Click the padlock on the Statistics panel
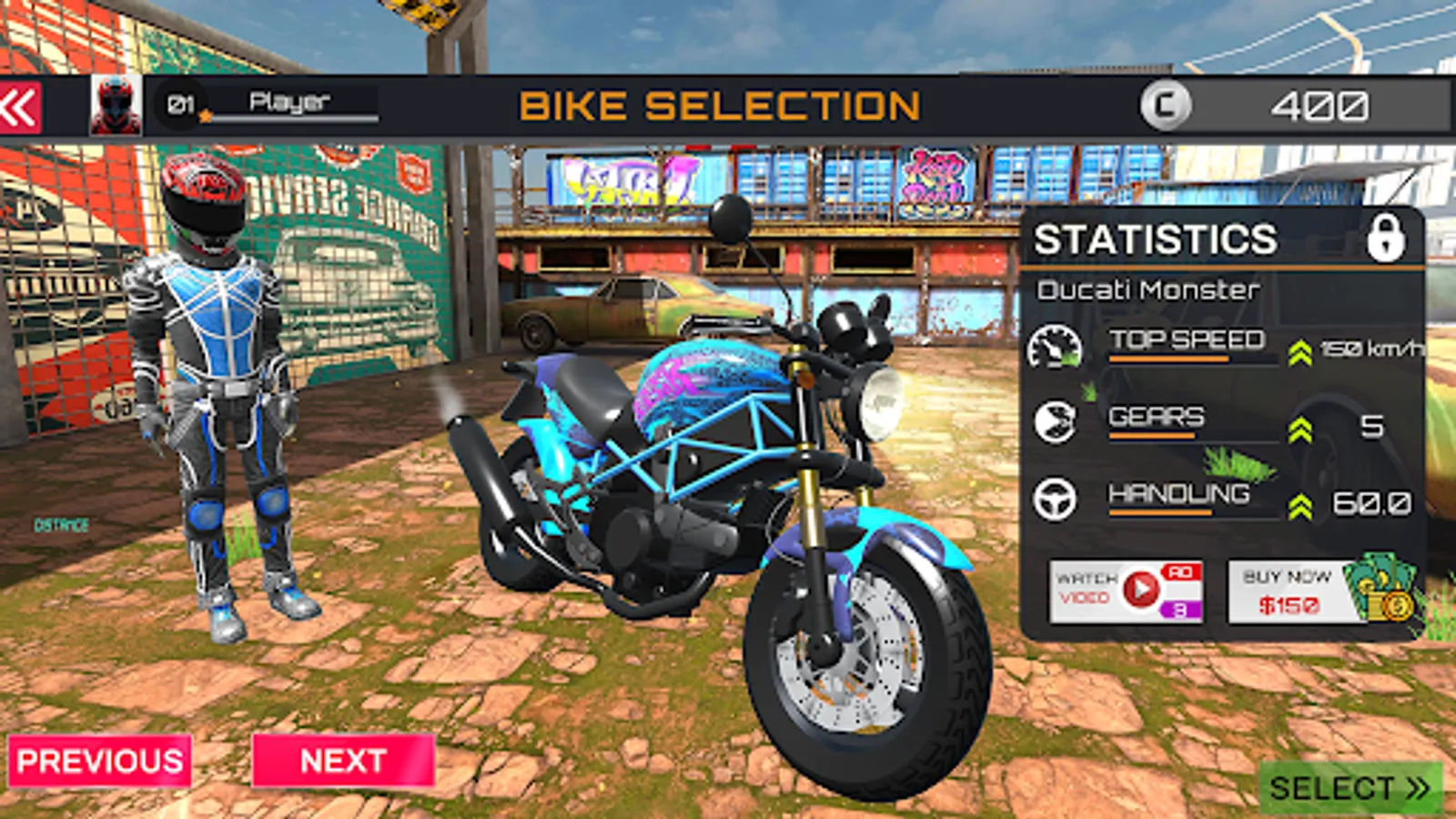The width and height of the screenshot is (1456, 819). pyautogui.click(x=1386, y=238)
